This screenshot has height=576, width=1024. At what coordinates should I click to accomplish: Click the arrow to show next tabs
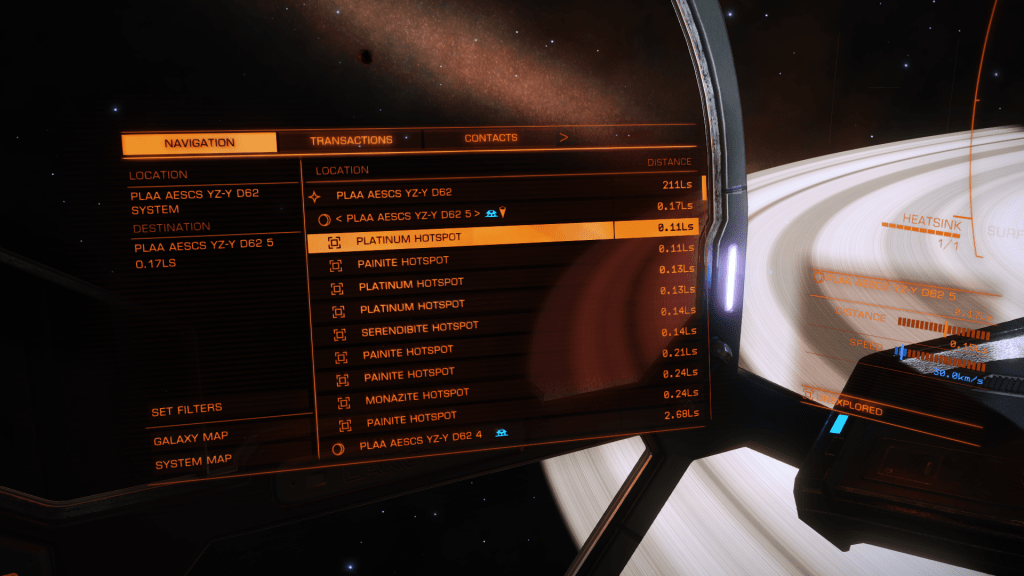(x=564, y=137)
